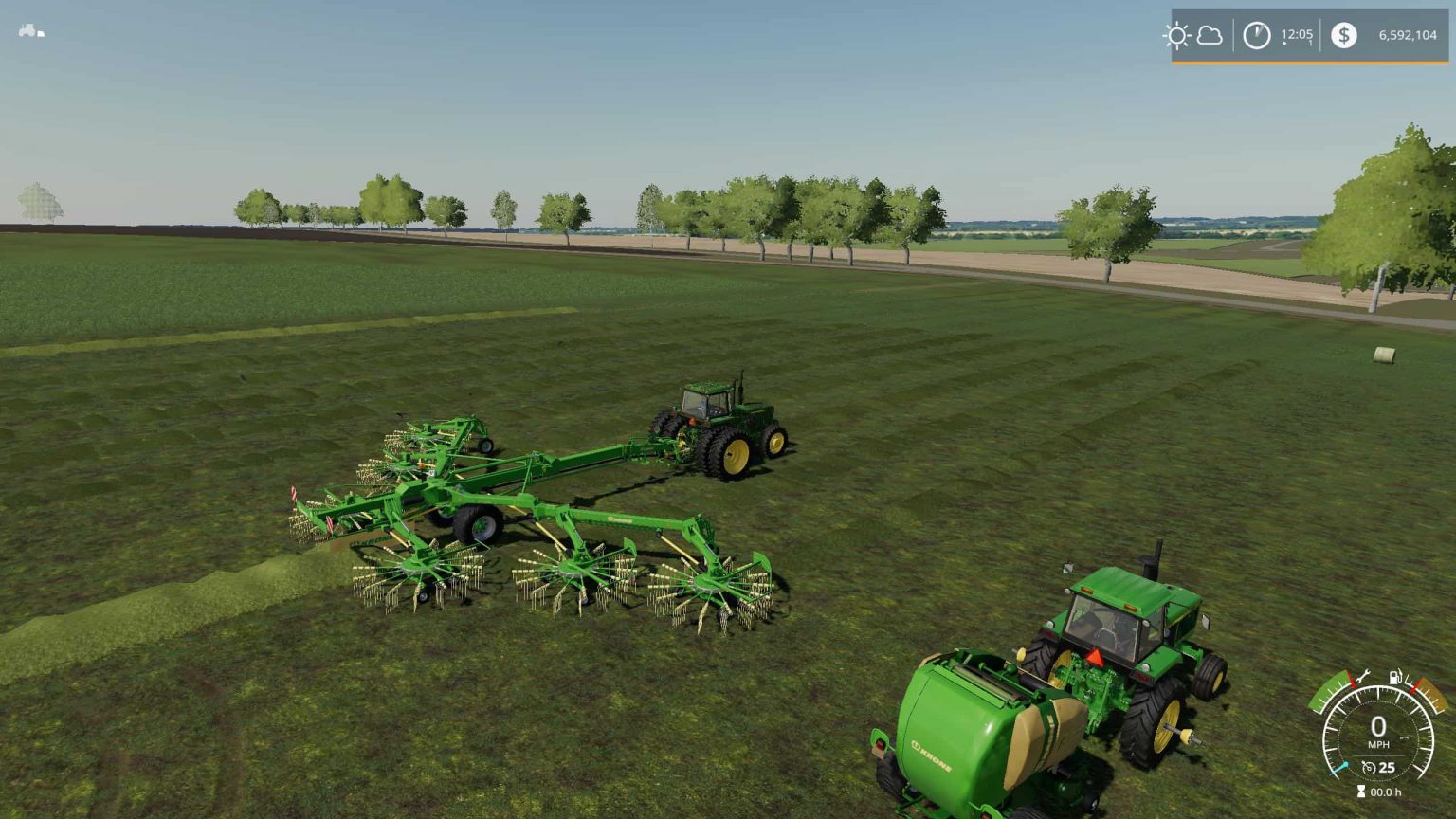The image size is (1456, 819).
Task: Click the hourglass operating hours icon
Action: pos(1361,791)
